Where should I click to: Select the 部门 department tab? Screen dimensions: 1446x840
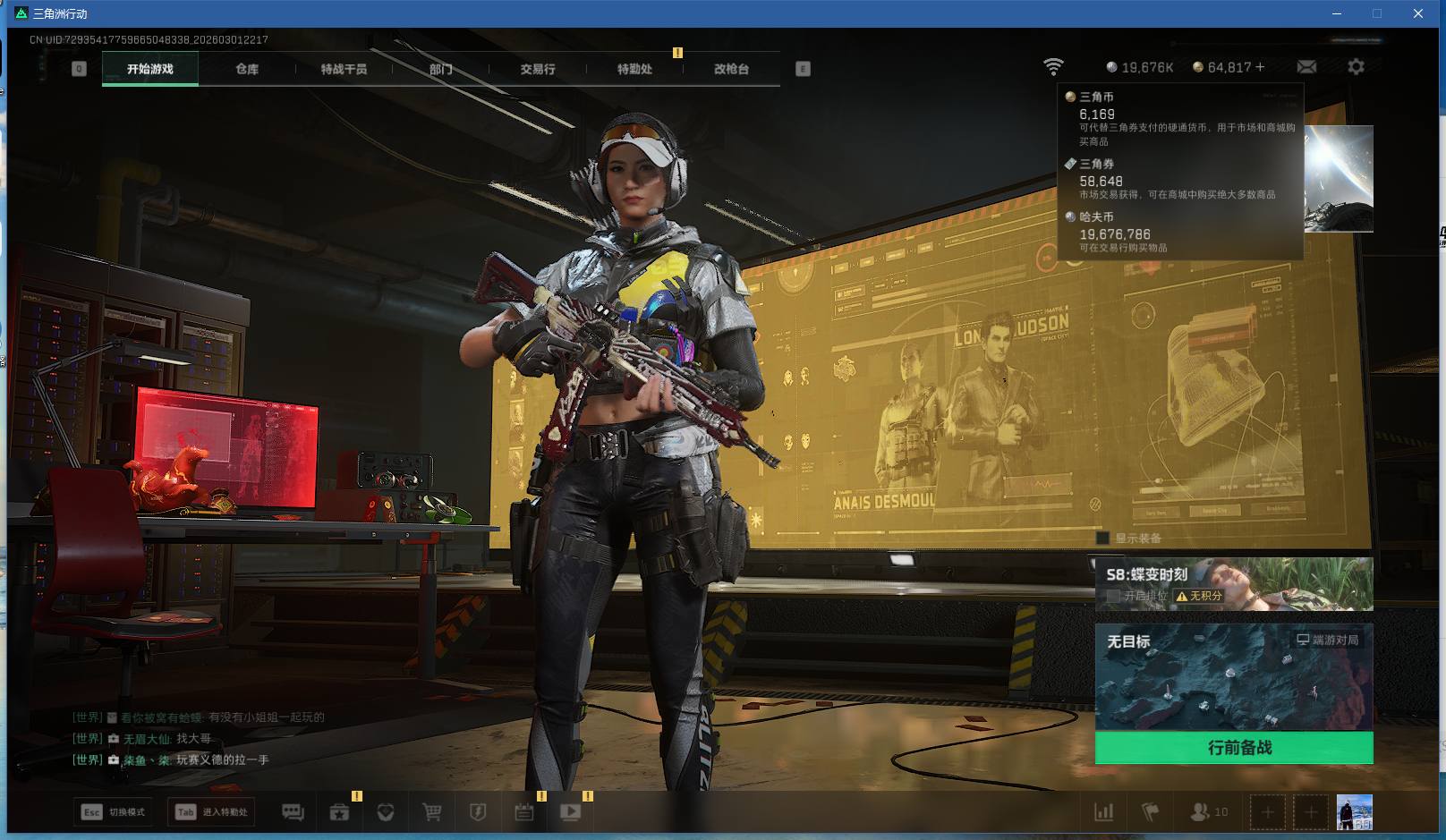coord(440,69)
